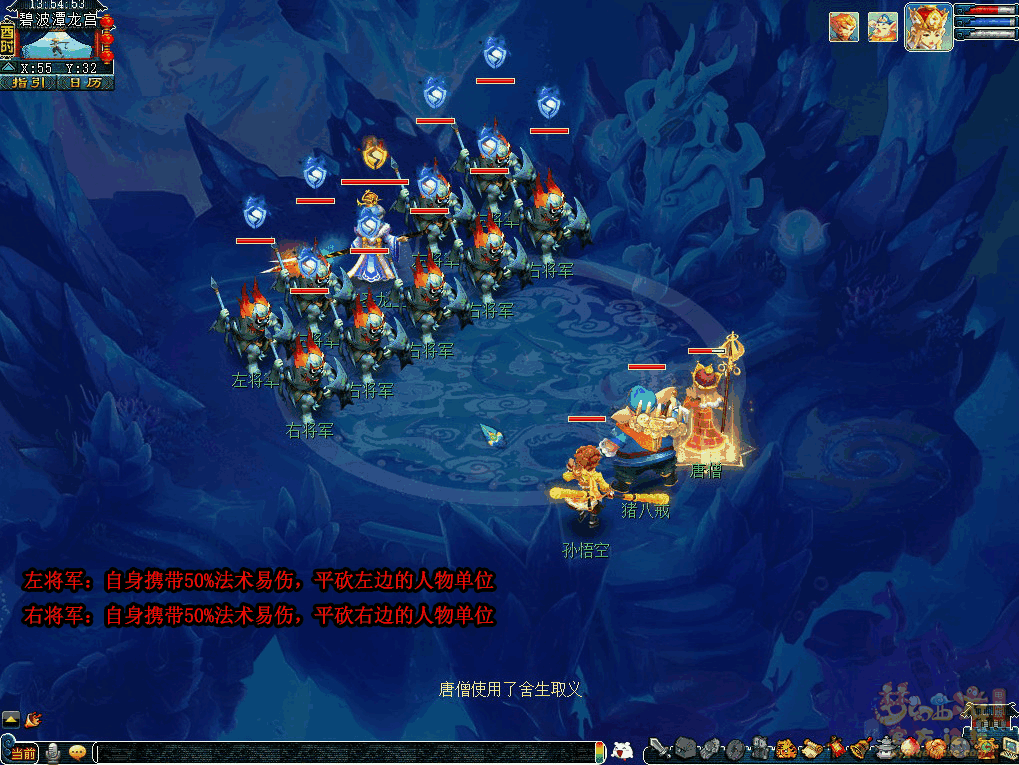Open the treasure chest inventory icon
Viewport: 1019px width, 765px height.
pos(684,748)
